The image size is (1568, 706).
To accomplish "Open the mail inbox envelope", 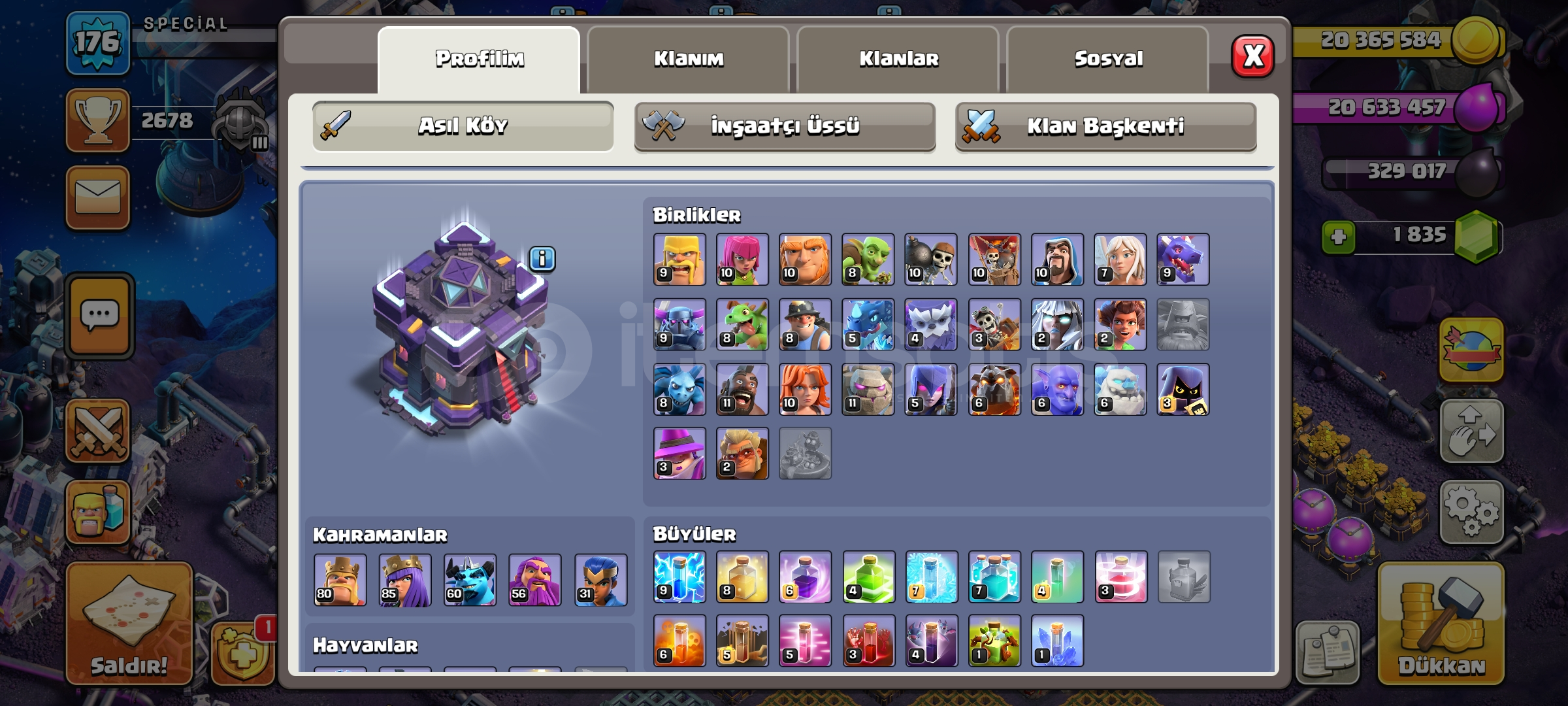I will [98, 197].
